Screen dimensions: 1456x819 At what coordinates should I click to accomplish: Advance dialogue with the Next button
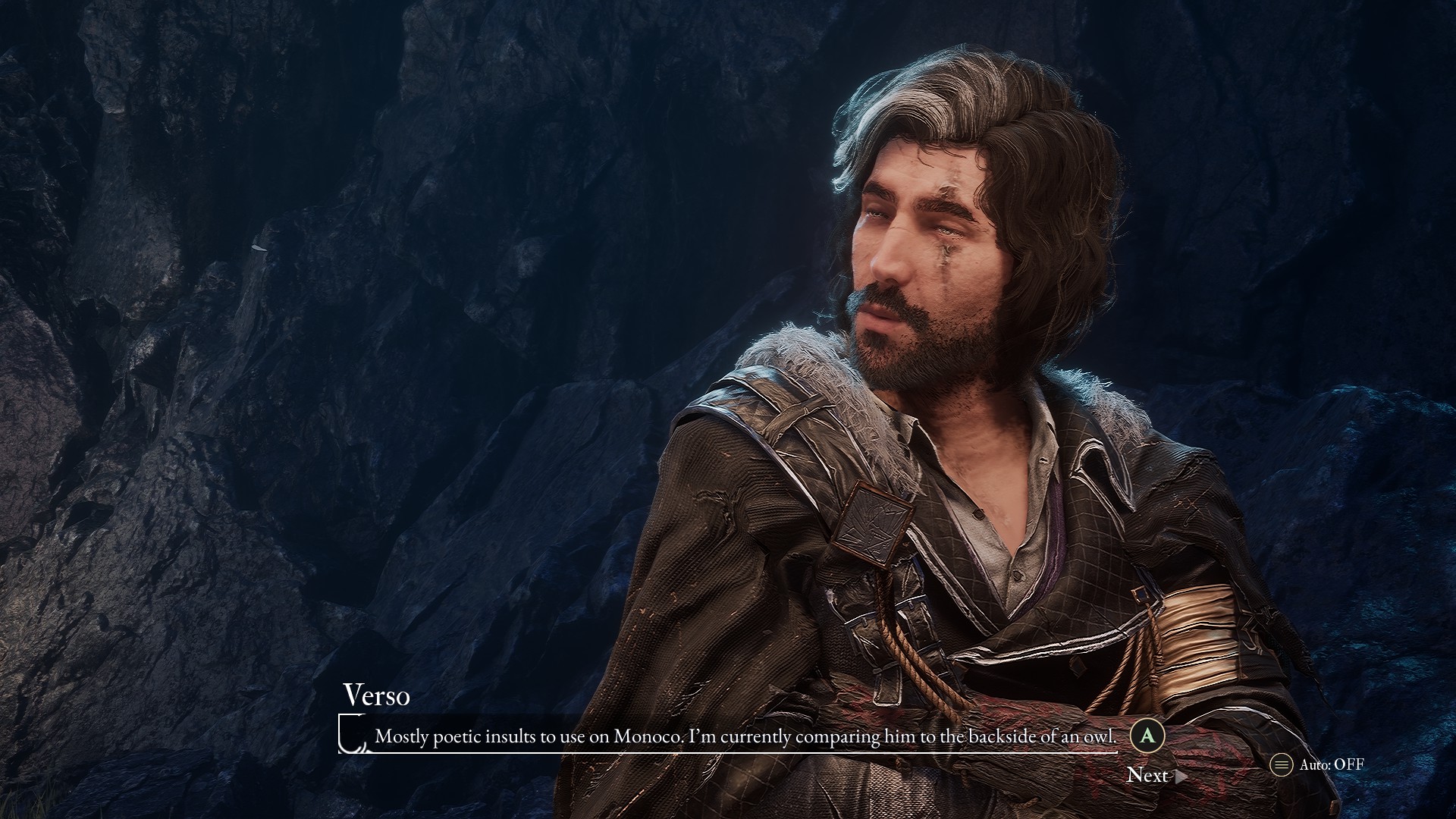point(1155,775)
